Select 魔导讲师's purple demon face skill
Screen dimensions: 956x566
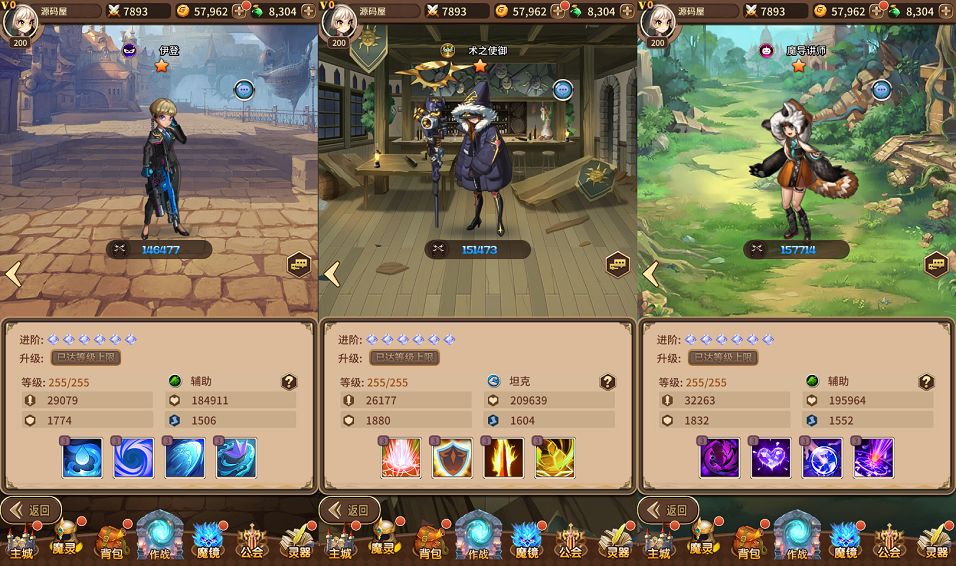click(x=720, y=458)
